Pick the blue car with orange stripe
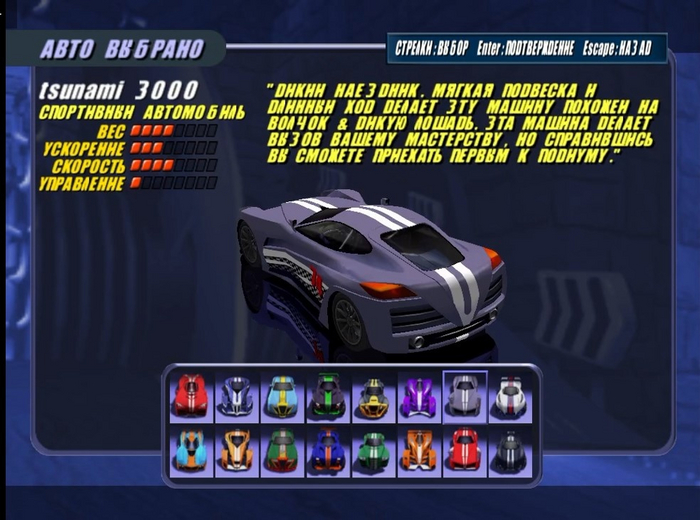Screen dimensions: 700x520 point(328,450)
